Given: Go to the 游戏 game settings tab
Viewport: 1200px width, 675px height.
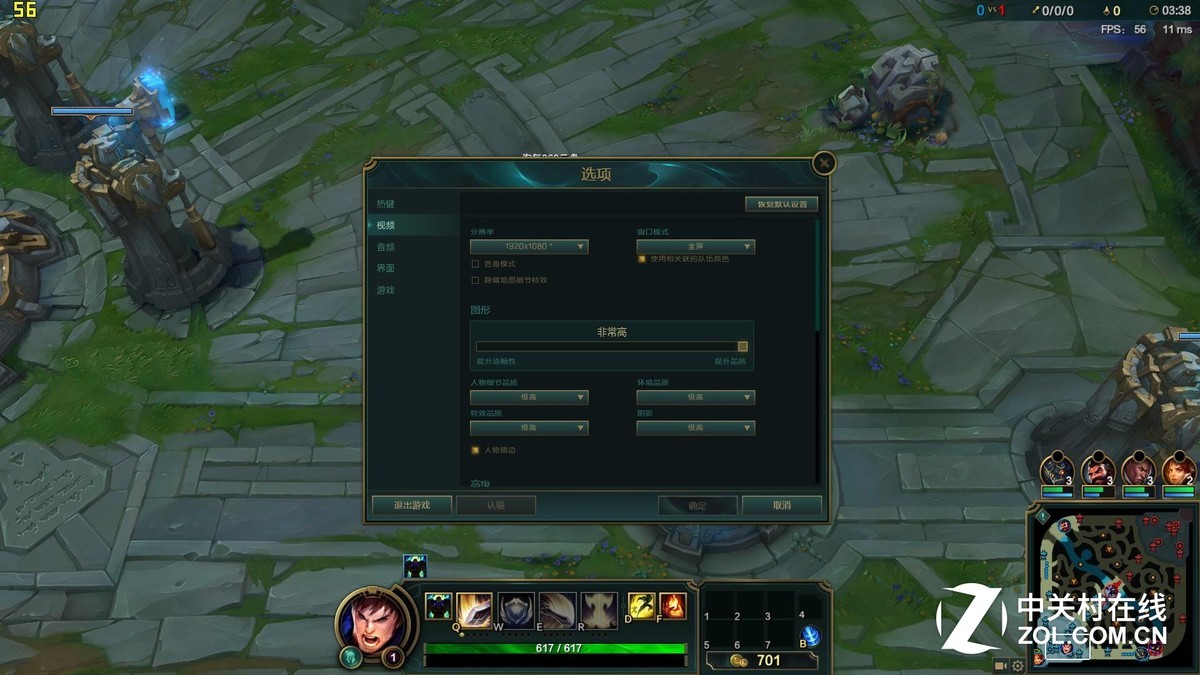Looking at the screenshot, I should 386,290.
